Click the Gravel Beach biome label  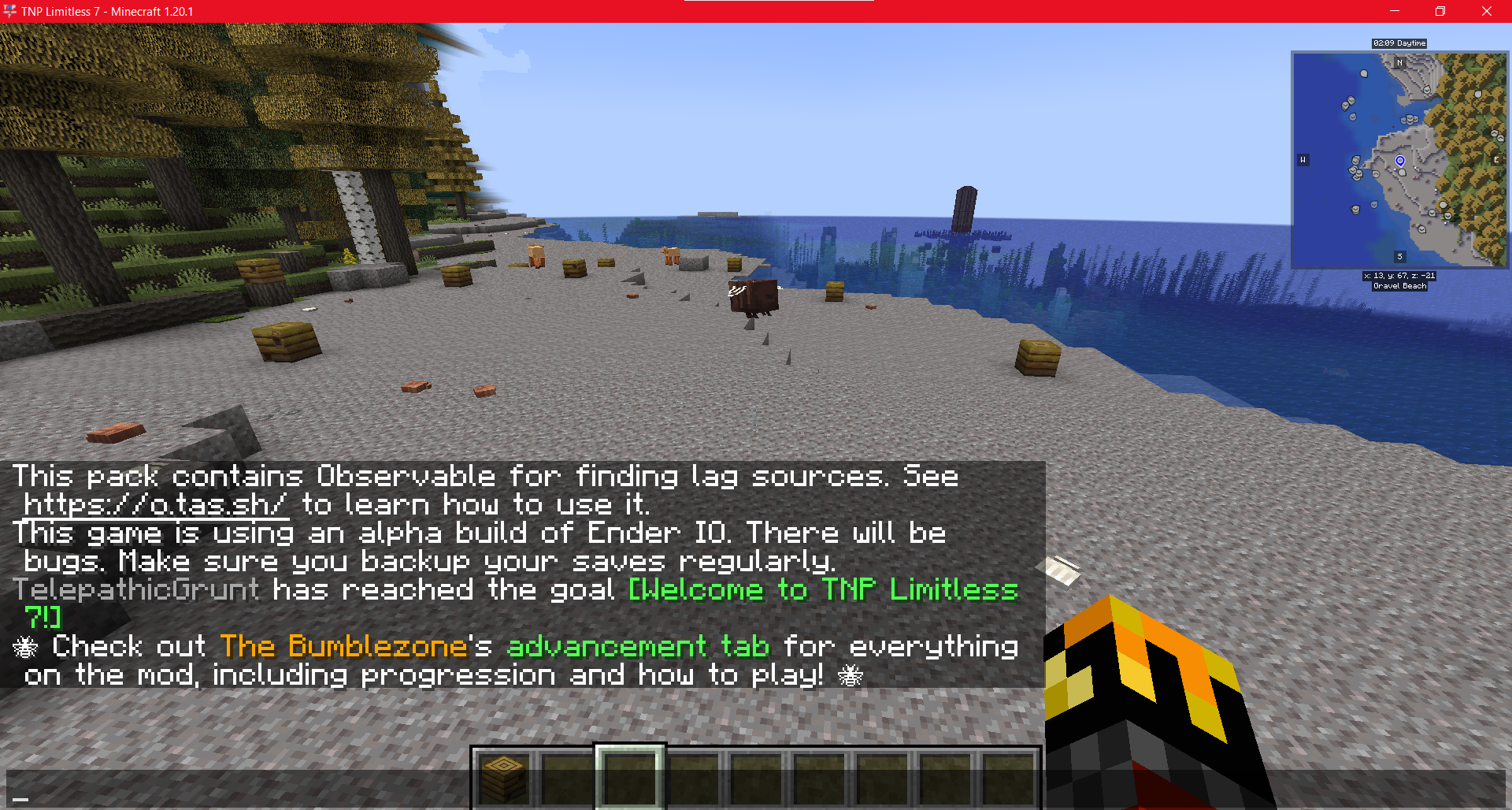click(x=1400, y=286)
